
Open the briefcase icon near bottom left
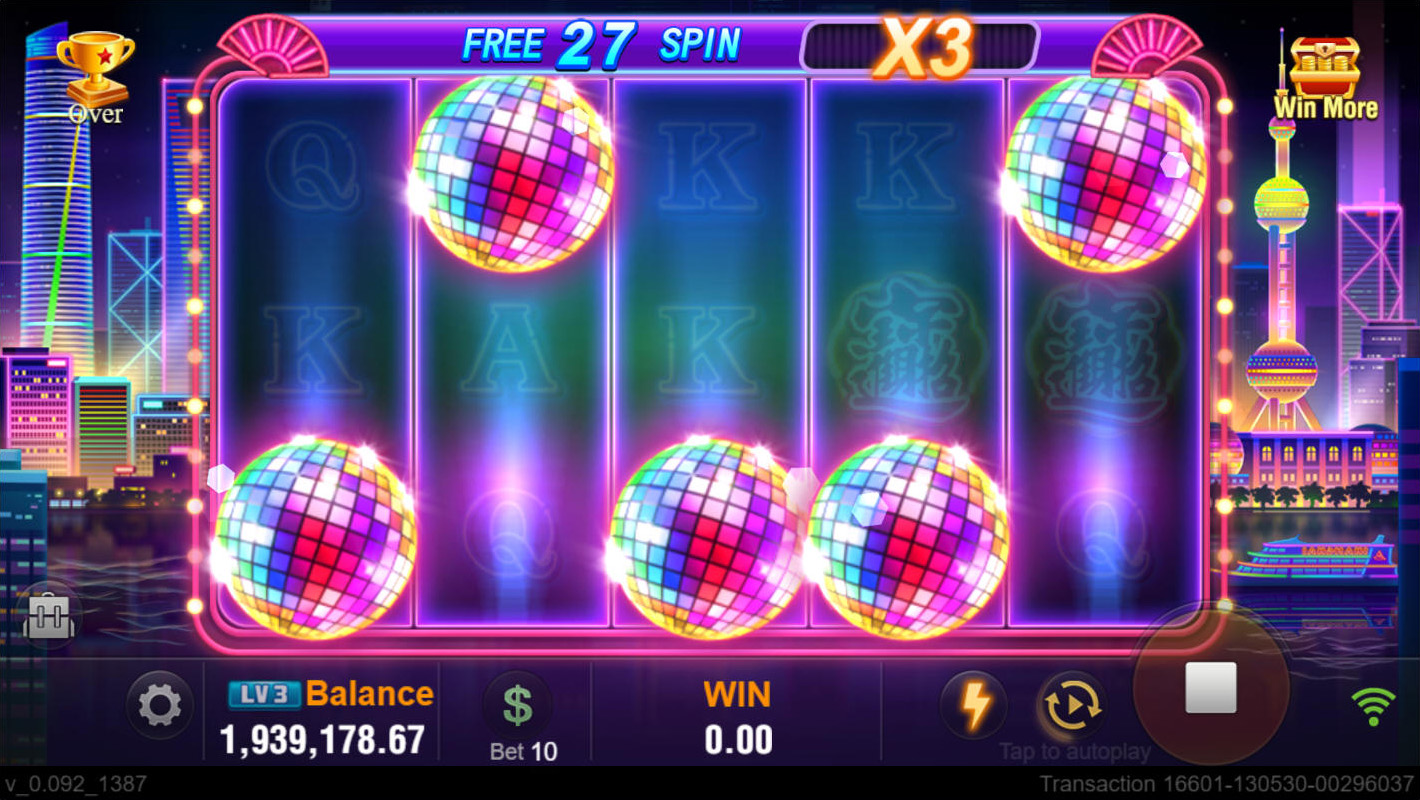click(x=48, y=617)
